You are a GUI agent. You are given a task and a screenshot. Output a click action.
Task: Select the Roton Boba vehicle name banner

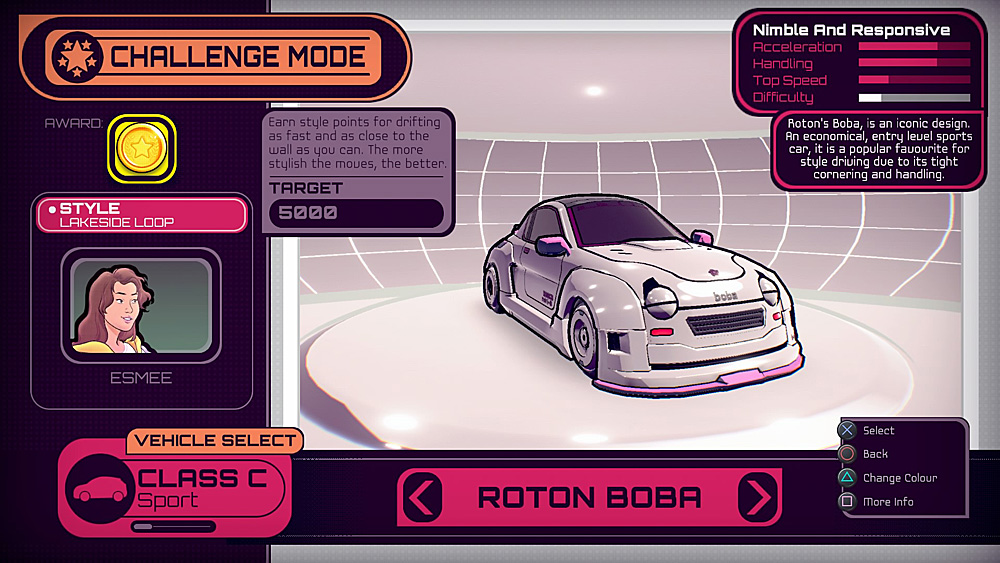coord(590,497)
